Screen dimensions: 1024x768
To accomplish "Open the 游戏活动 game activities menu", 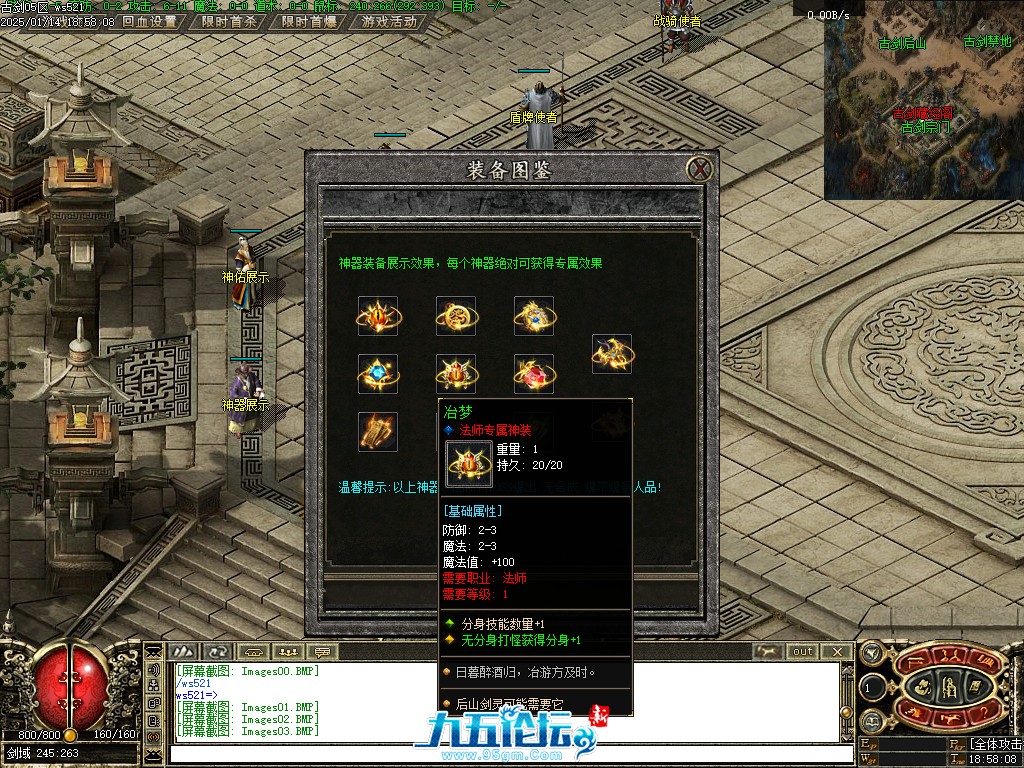I will coord(389,21).
